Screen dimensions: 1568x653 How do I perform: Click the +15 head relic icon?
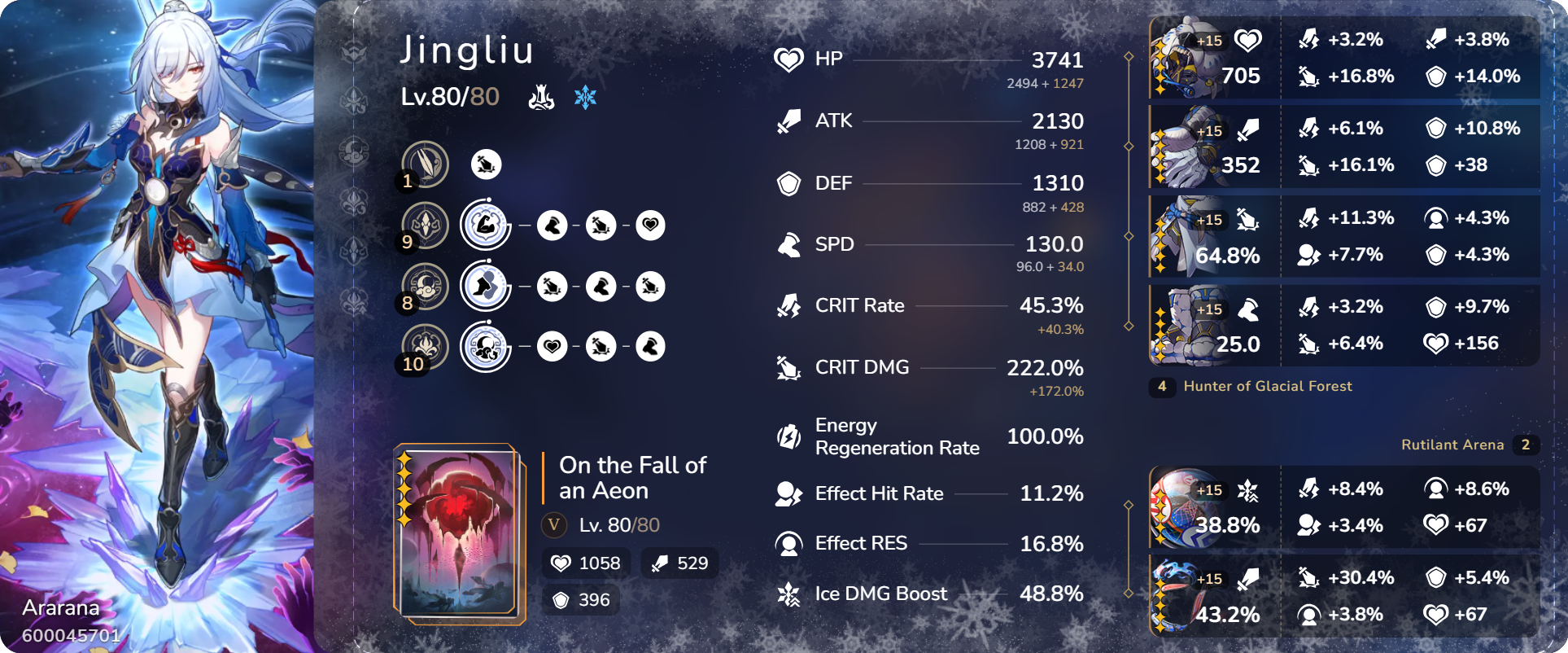1186,58
